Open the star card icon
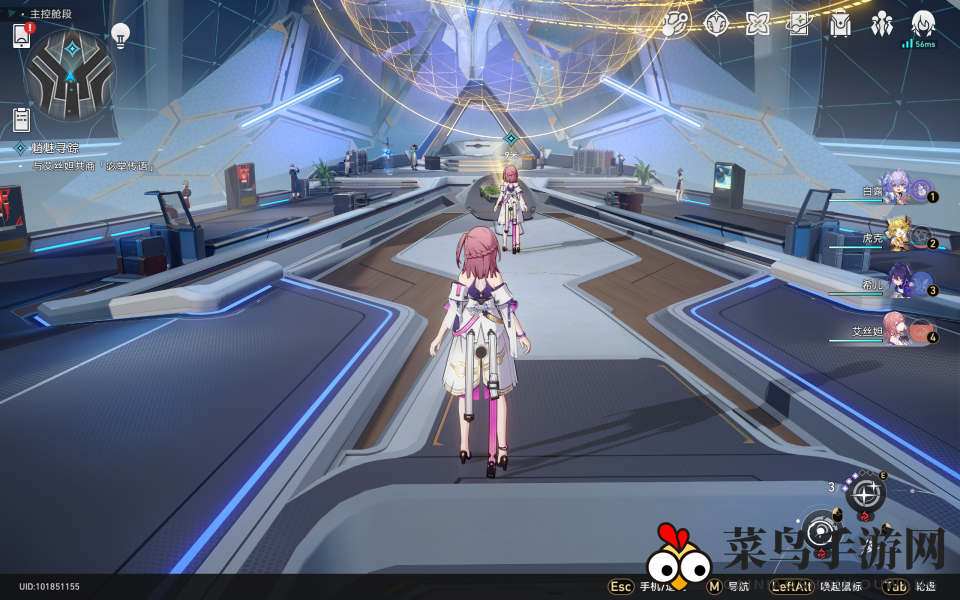 (798, 24)
